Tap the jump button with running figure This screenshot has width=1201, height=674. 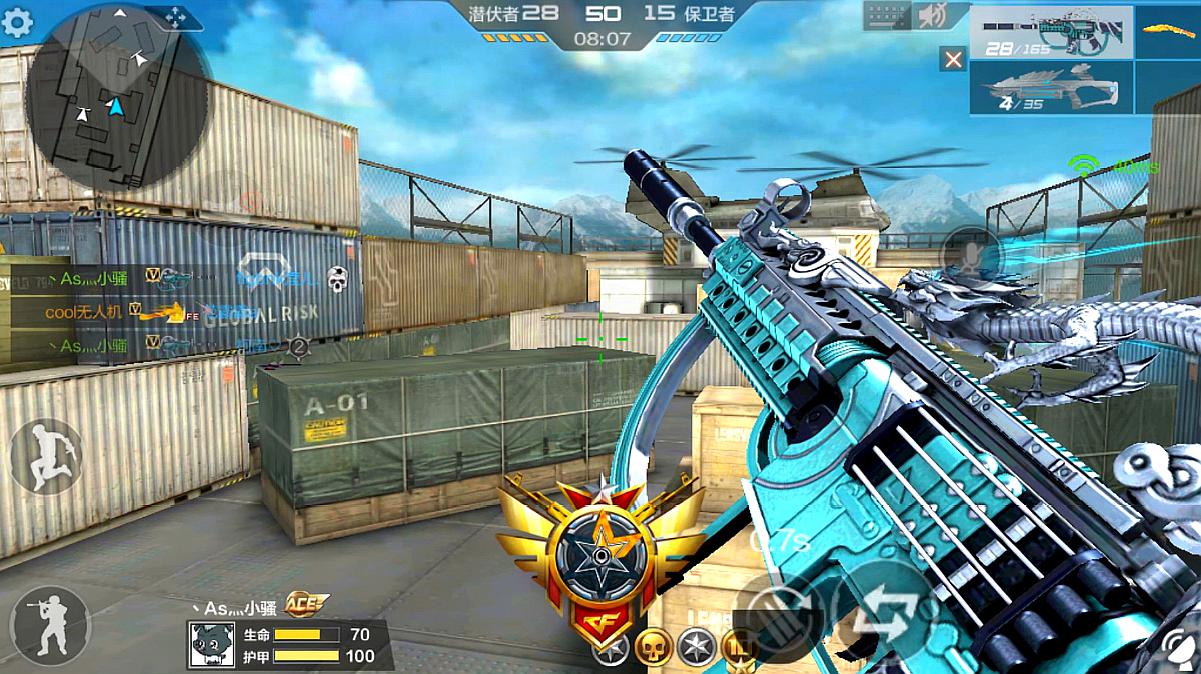point(46,456)
